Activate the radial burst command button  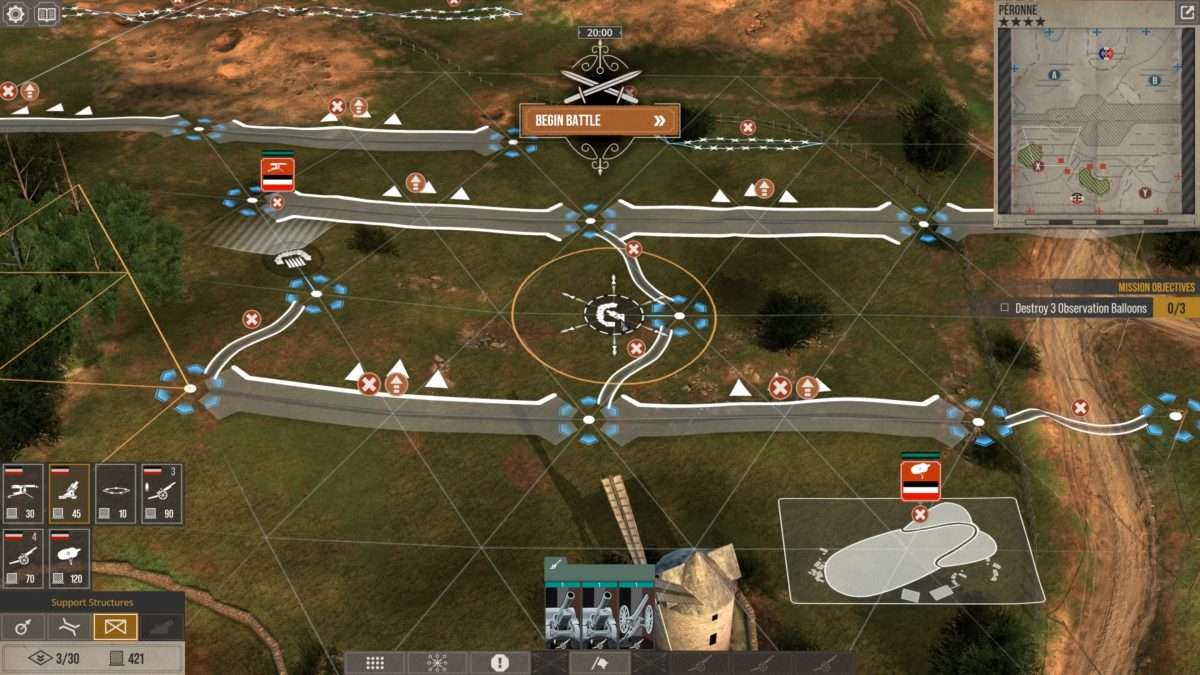coord(437,663)
